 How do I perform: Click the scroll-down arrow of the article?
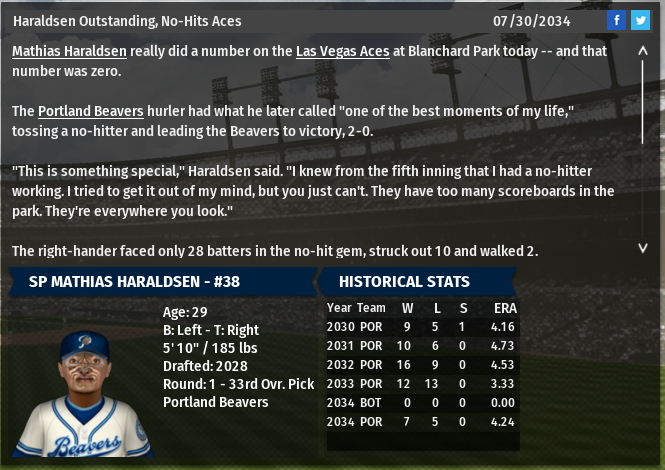[643, 247]
